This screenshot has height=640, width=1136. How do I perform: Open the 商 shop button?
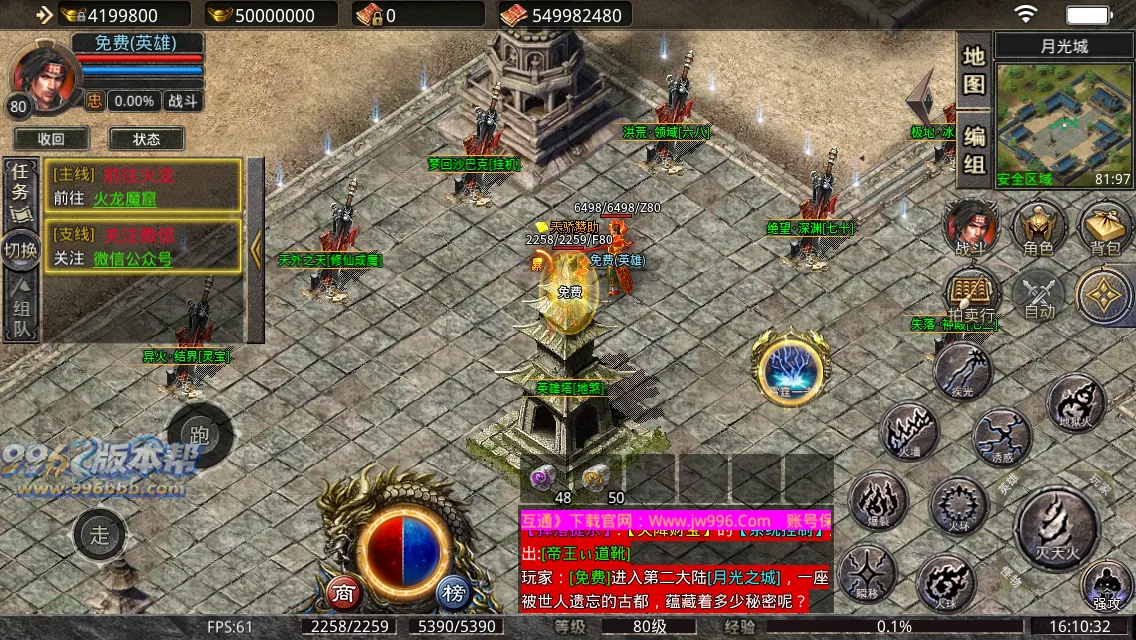coord(344,593)
